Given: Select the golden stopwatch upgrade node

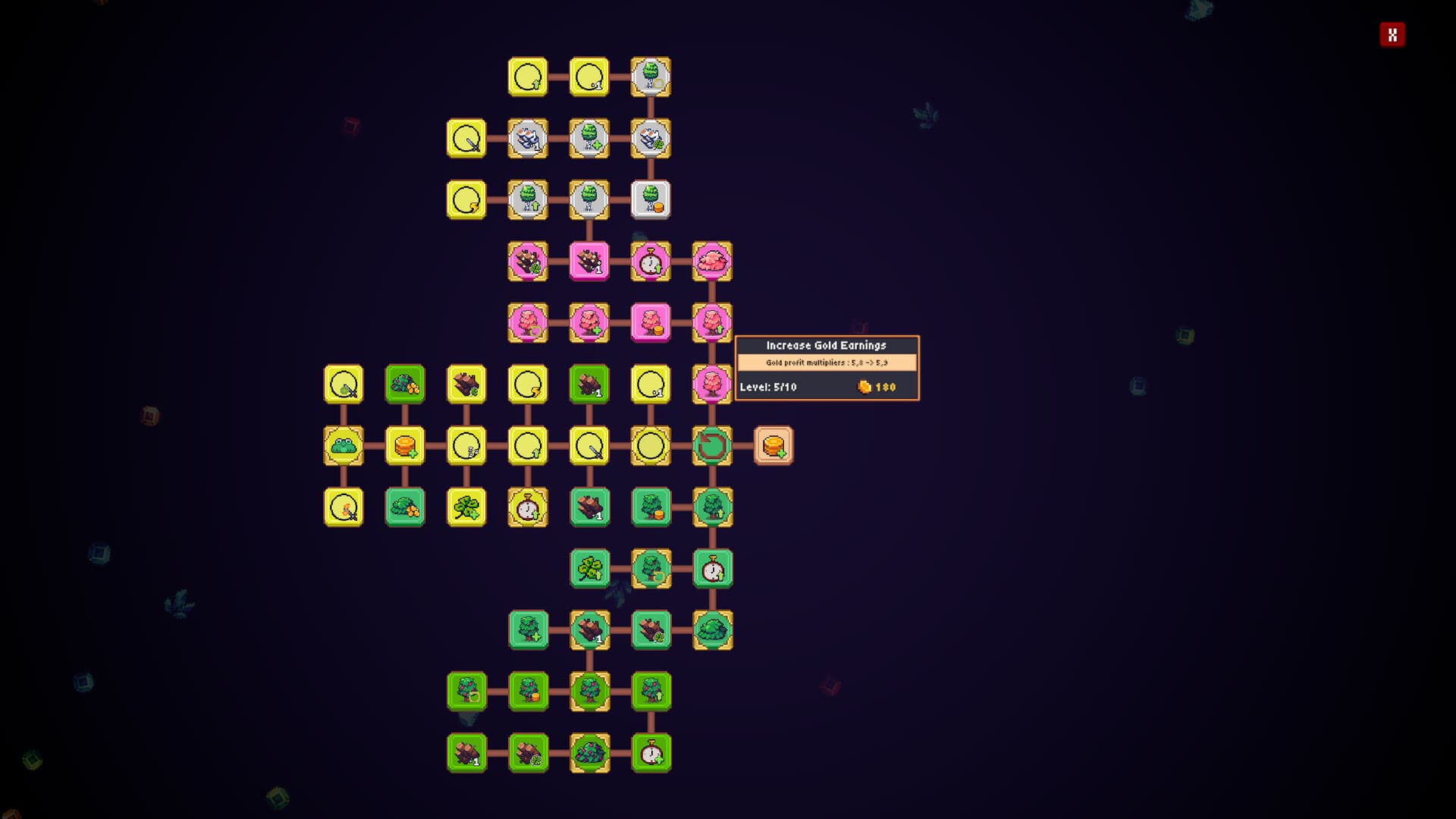Looking at the screenshot, I should tap(526, 507).
